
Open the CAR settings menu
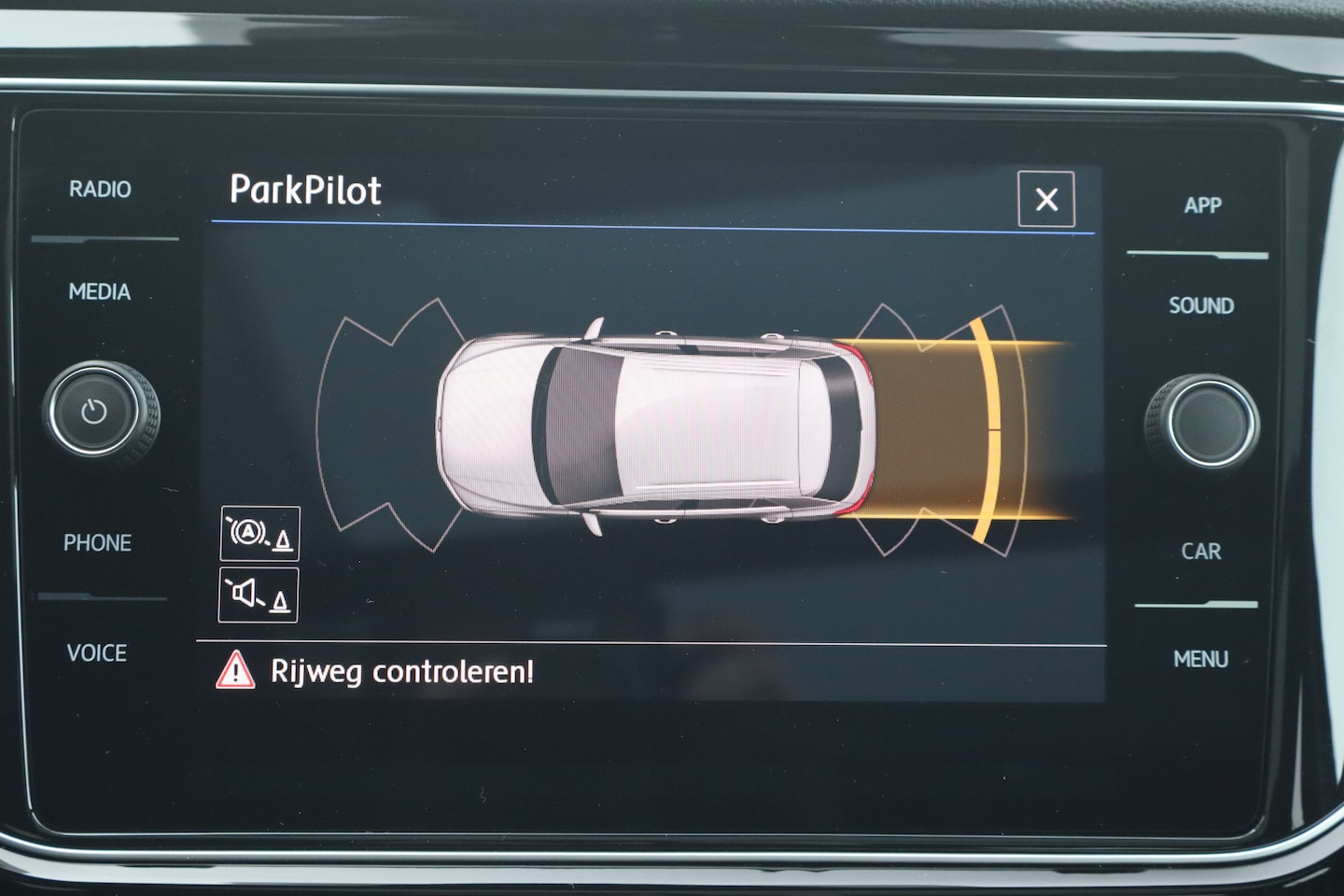tap(1200, 552)
